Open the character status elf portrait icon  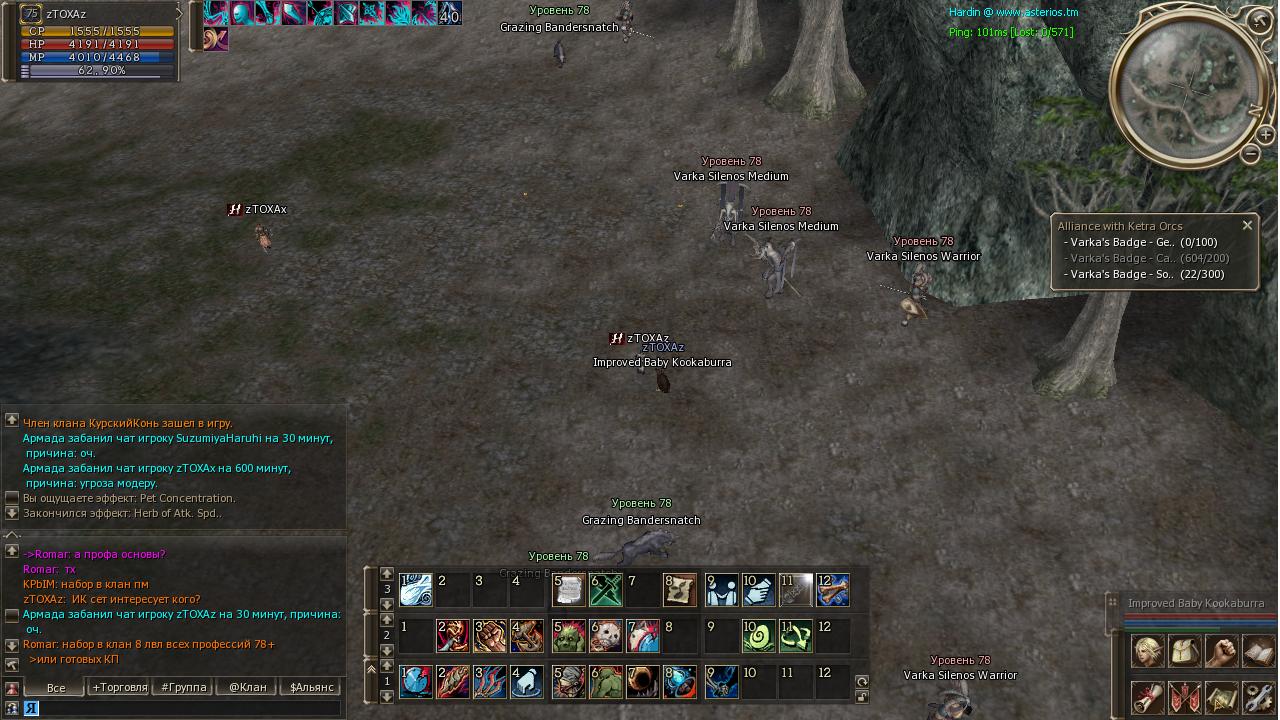pos(1148,651)
